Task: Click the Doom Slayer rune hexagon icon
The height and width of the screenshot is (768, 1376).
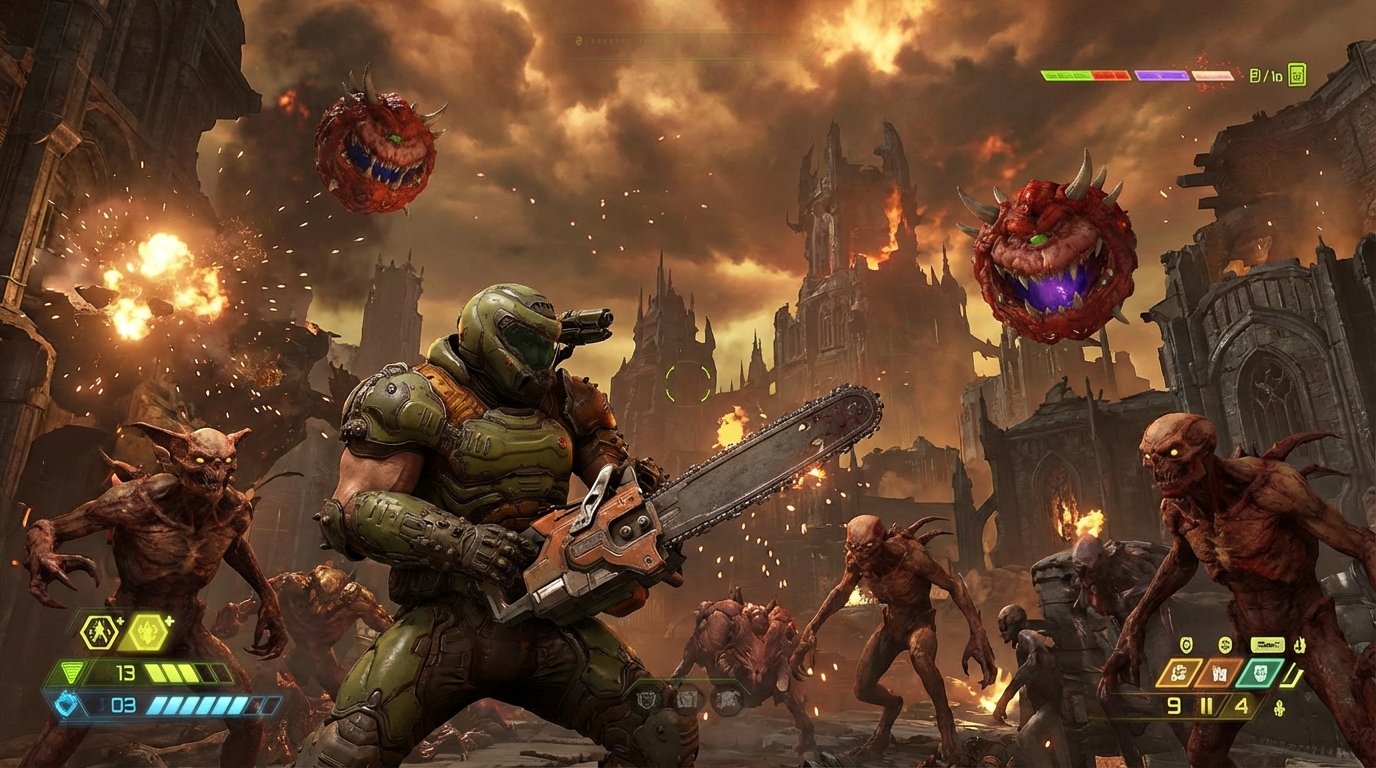Action: [x=100, y=632]
